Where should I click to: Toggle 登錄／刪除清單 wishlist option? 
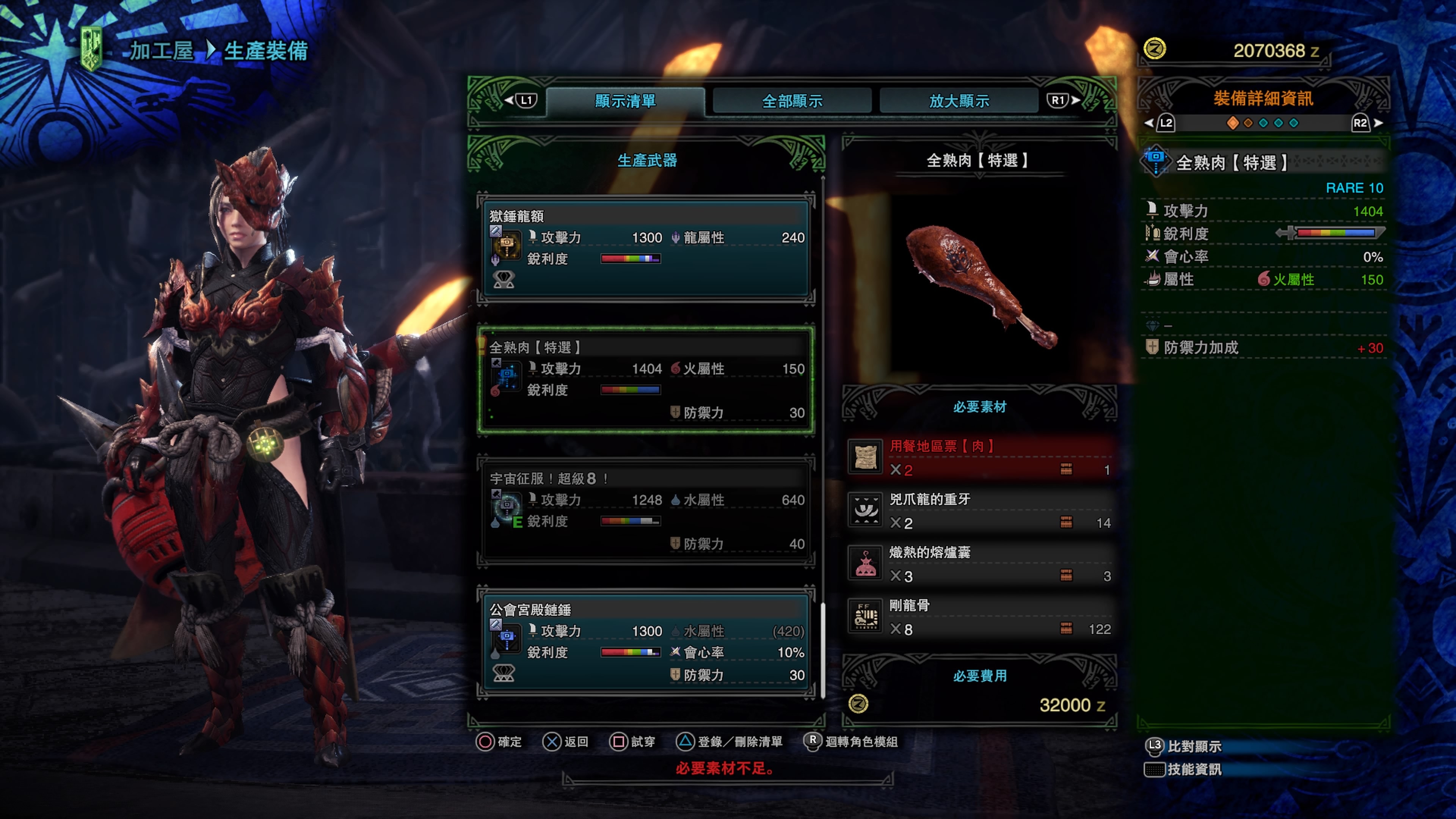(730, 742)
